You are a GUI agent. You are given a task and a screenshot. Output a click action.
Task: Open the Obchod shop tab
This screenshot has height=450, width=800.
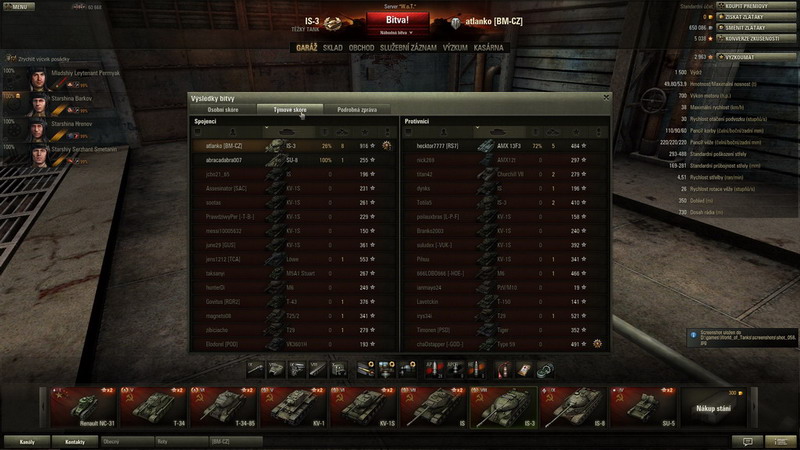(362, 47)
